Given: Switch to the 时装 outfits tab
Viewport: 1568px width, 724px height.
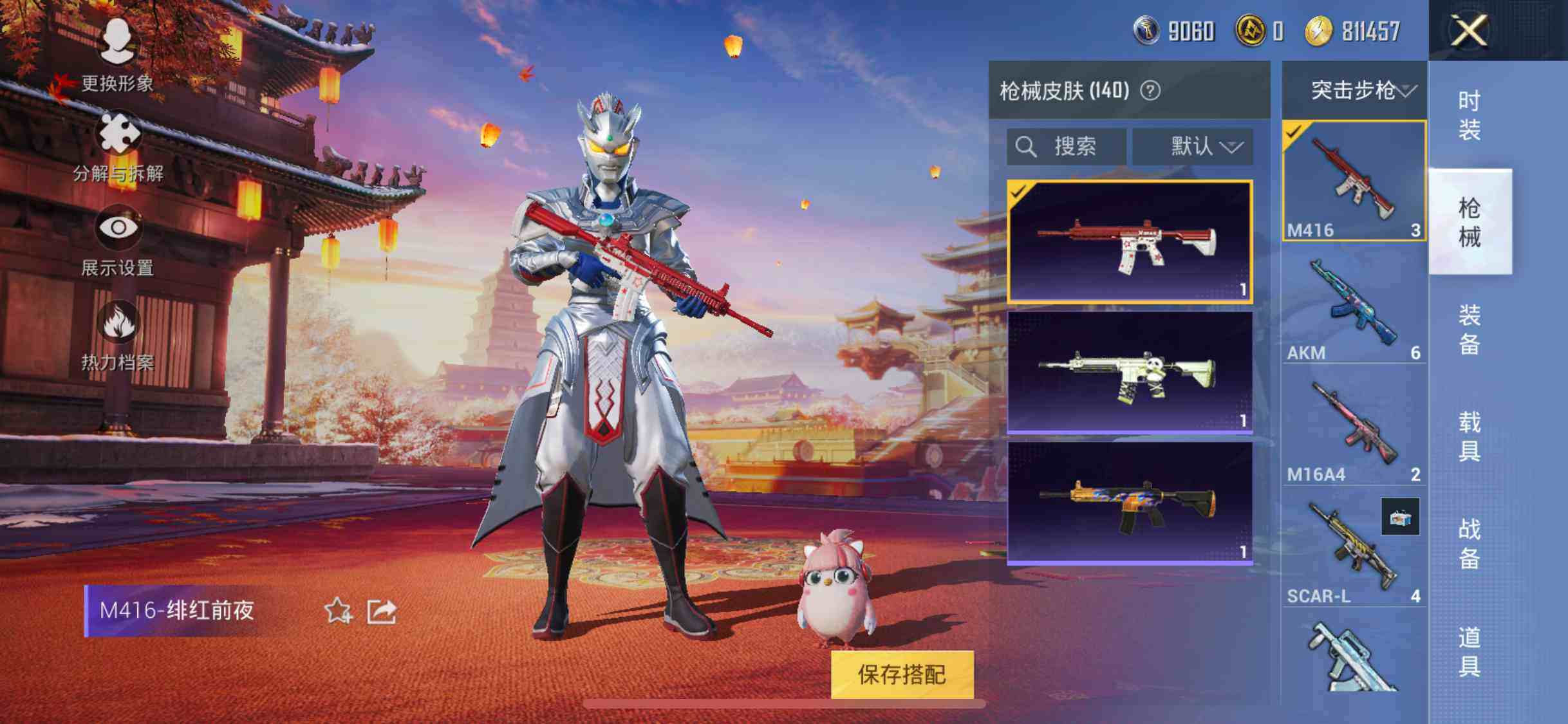Looking at the screenshot, I should (x=1469, y=116).
